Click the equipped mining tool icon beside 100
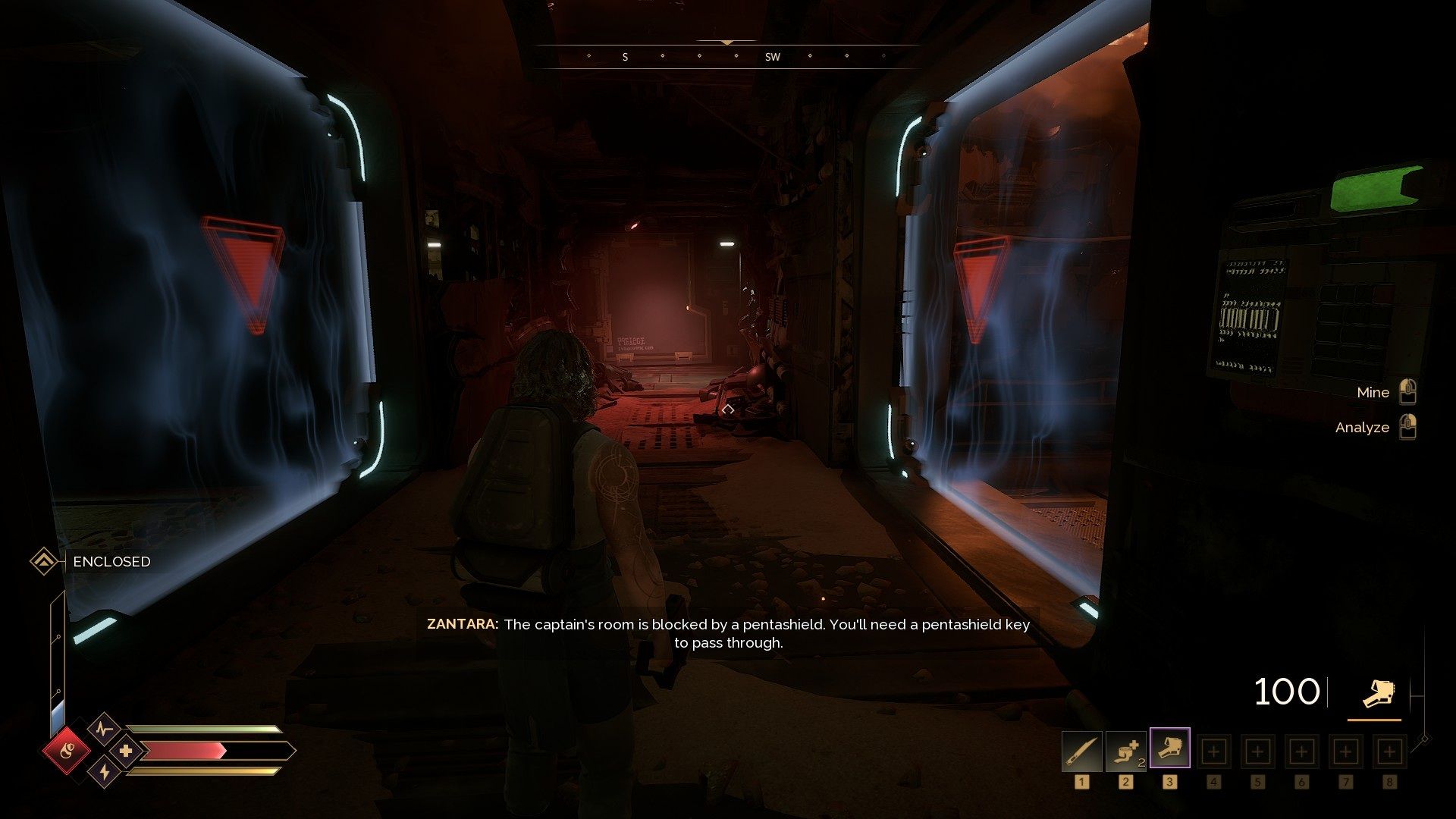The height and width of the screenshot is (819, 1456). point(1374,693)
